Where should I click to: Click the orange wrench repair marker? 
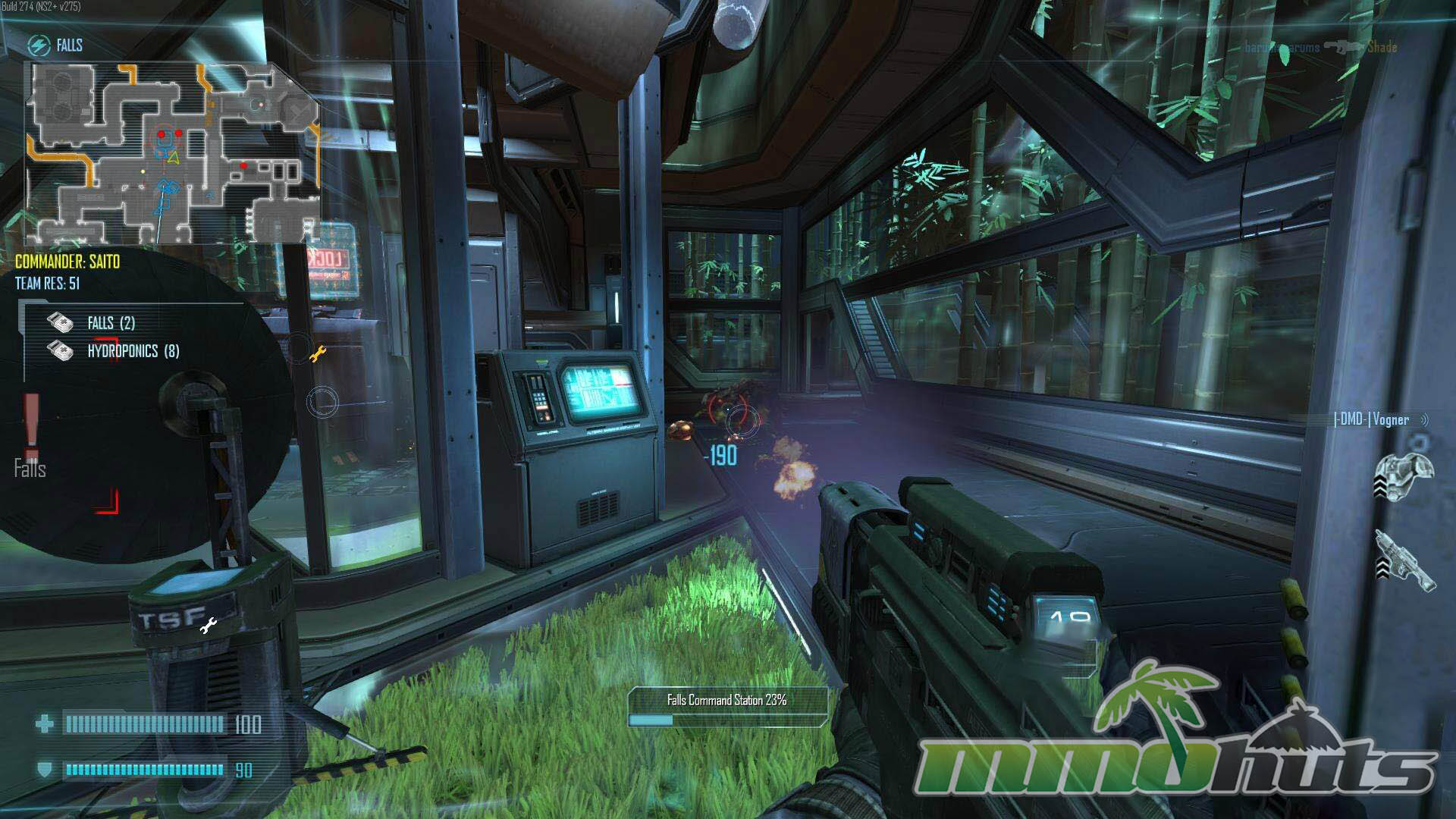click(x=318, y=353)
